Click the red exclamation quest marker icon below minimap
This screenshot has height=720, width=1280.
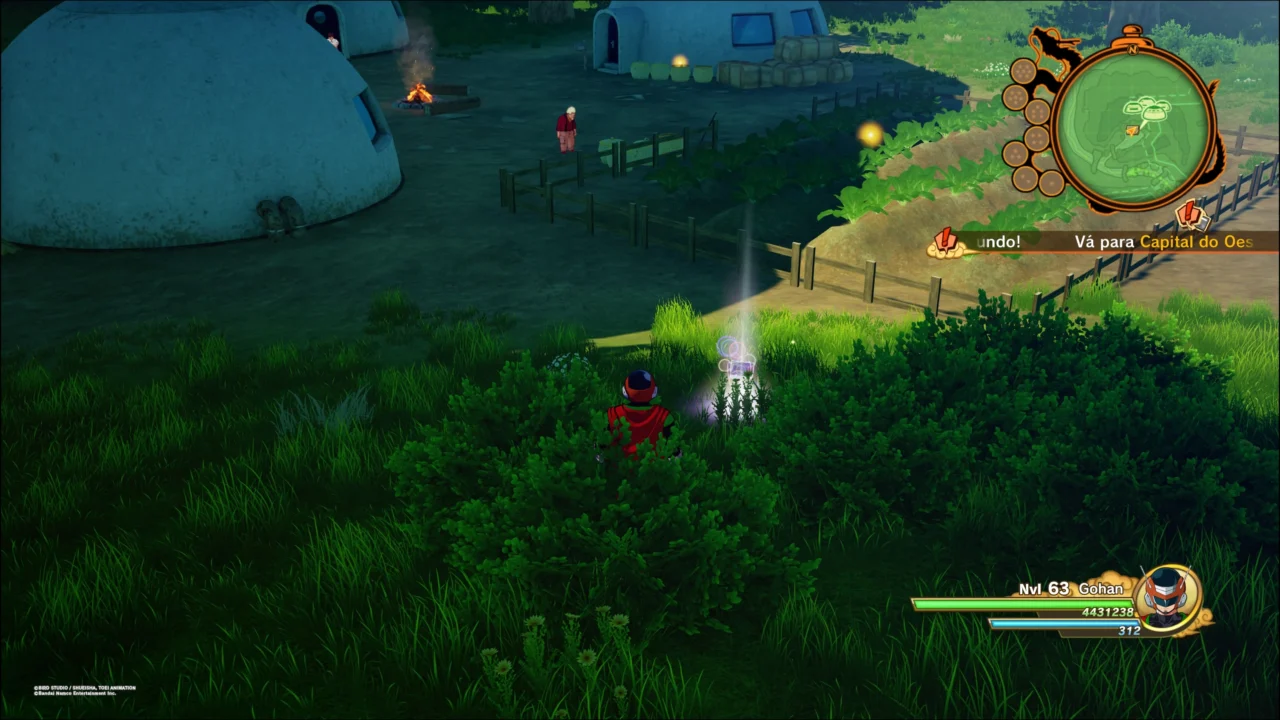point(1189,214)
